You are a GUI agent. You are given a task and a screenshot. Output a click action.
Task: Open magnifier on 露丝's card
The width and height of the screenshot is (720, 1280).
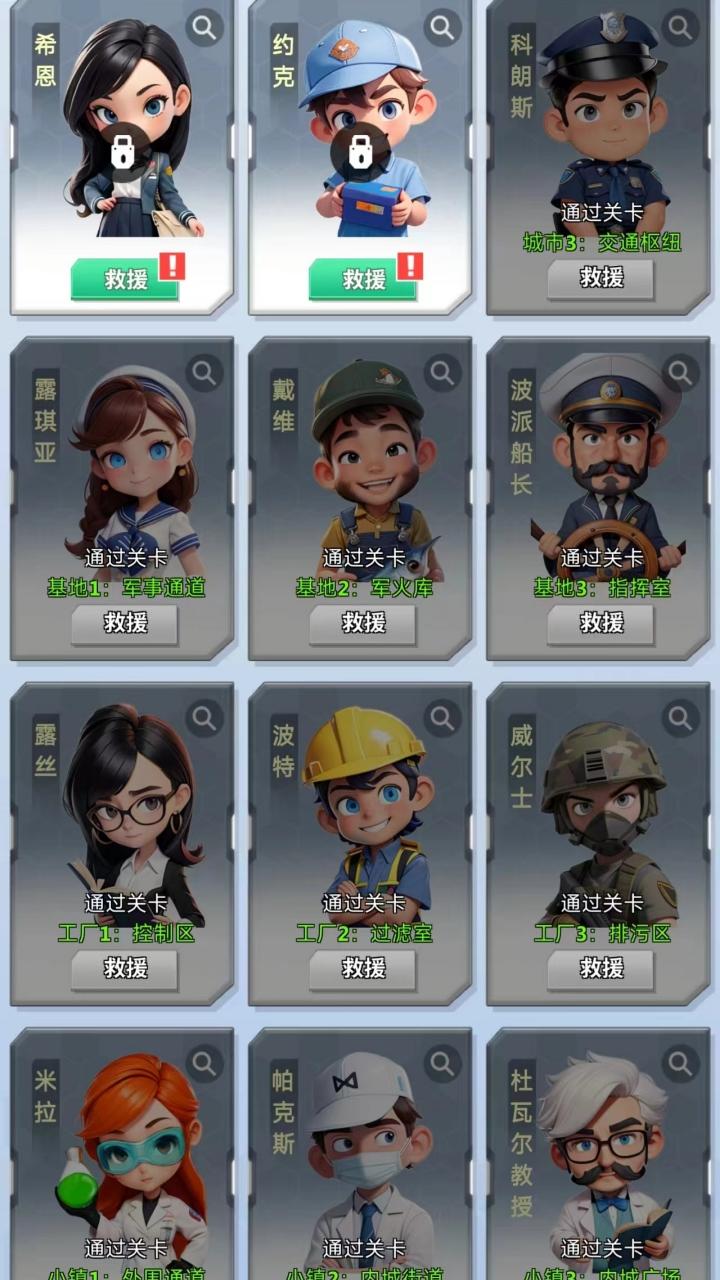[x=204, y=718]
